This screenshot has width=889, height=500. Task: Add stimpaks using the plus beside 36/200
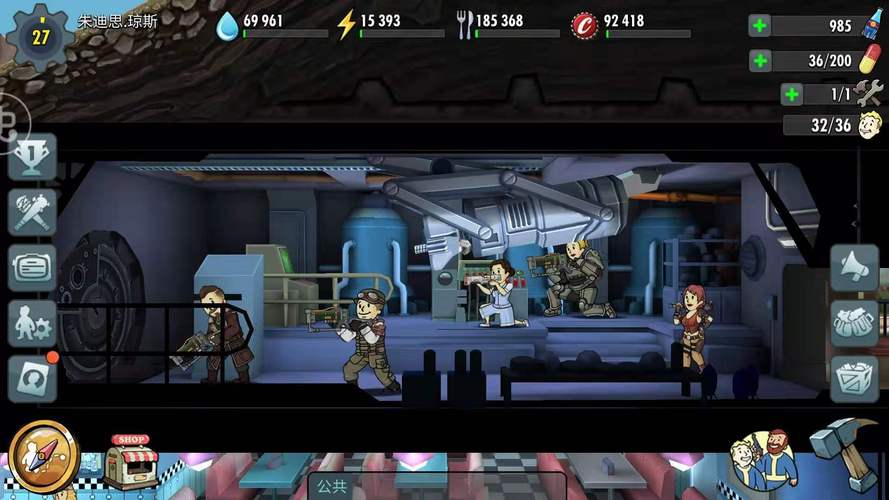click(x=760, y=60)
